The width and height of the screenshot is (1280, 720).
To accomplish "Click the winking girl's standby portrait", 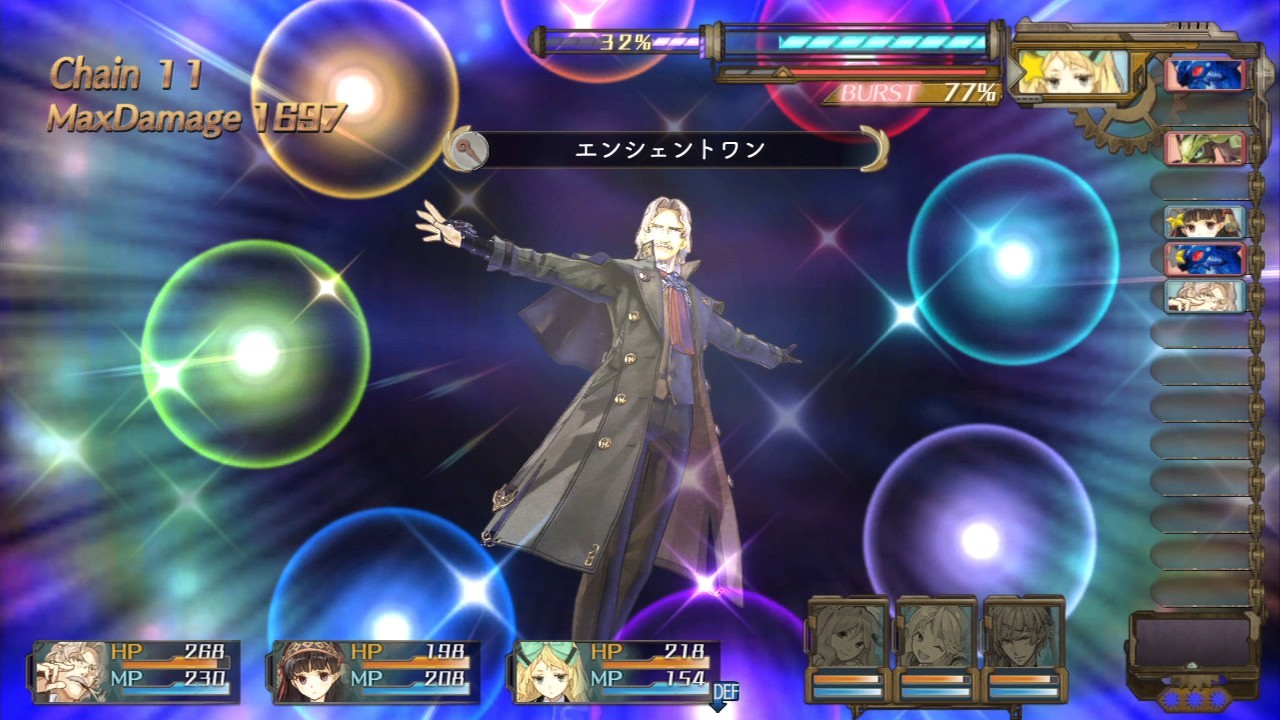I will (x=936, y=633).
